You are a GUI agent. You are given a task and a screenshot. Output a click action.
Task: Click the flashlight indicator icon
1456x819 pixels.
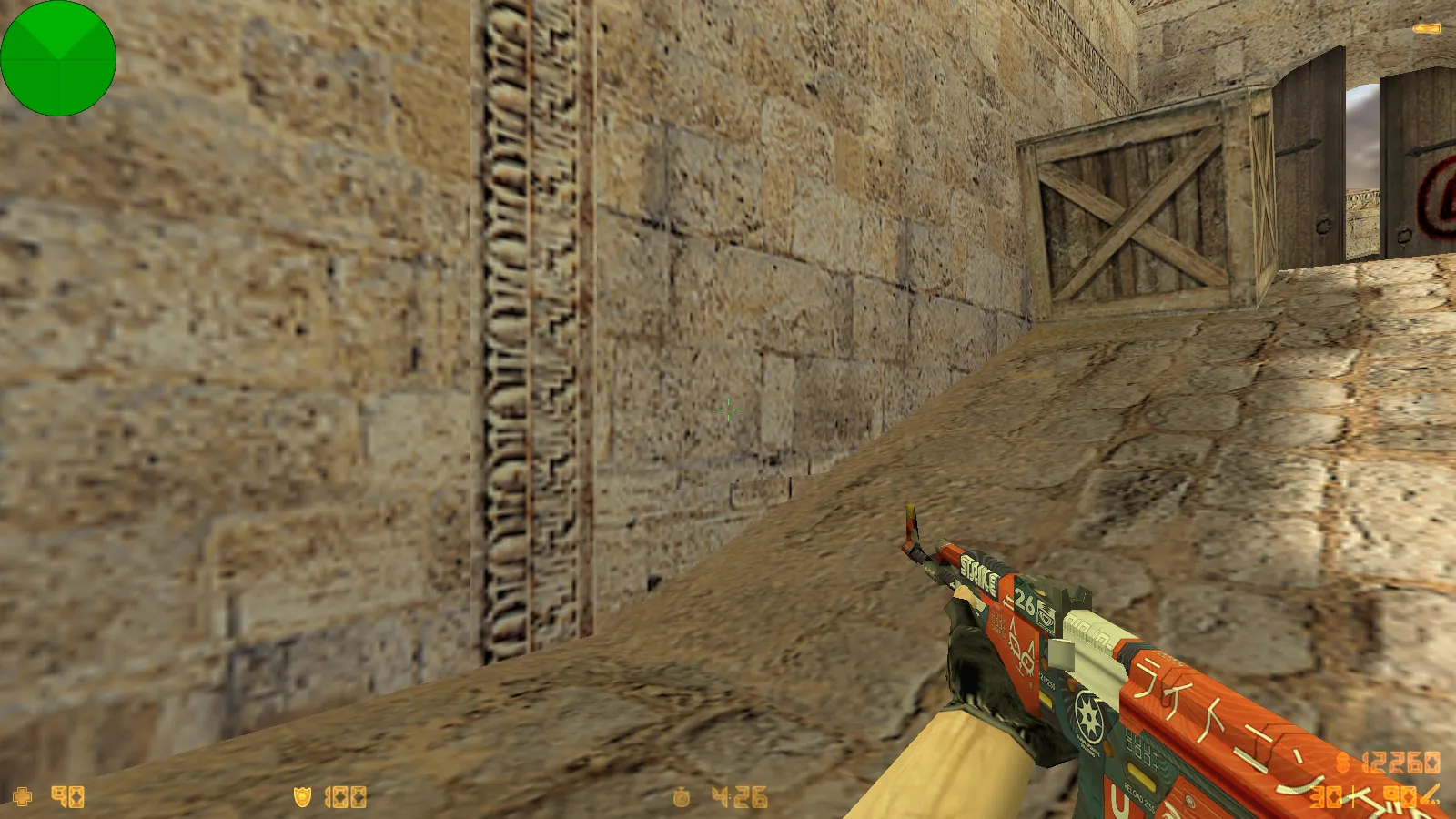point(1426,29)
